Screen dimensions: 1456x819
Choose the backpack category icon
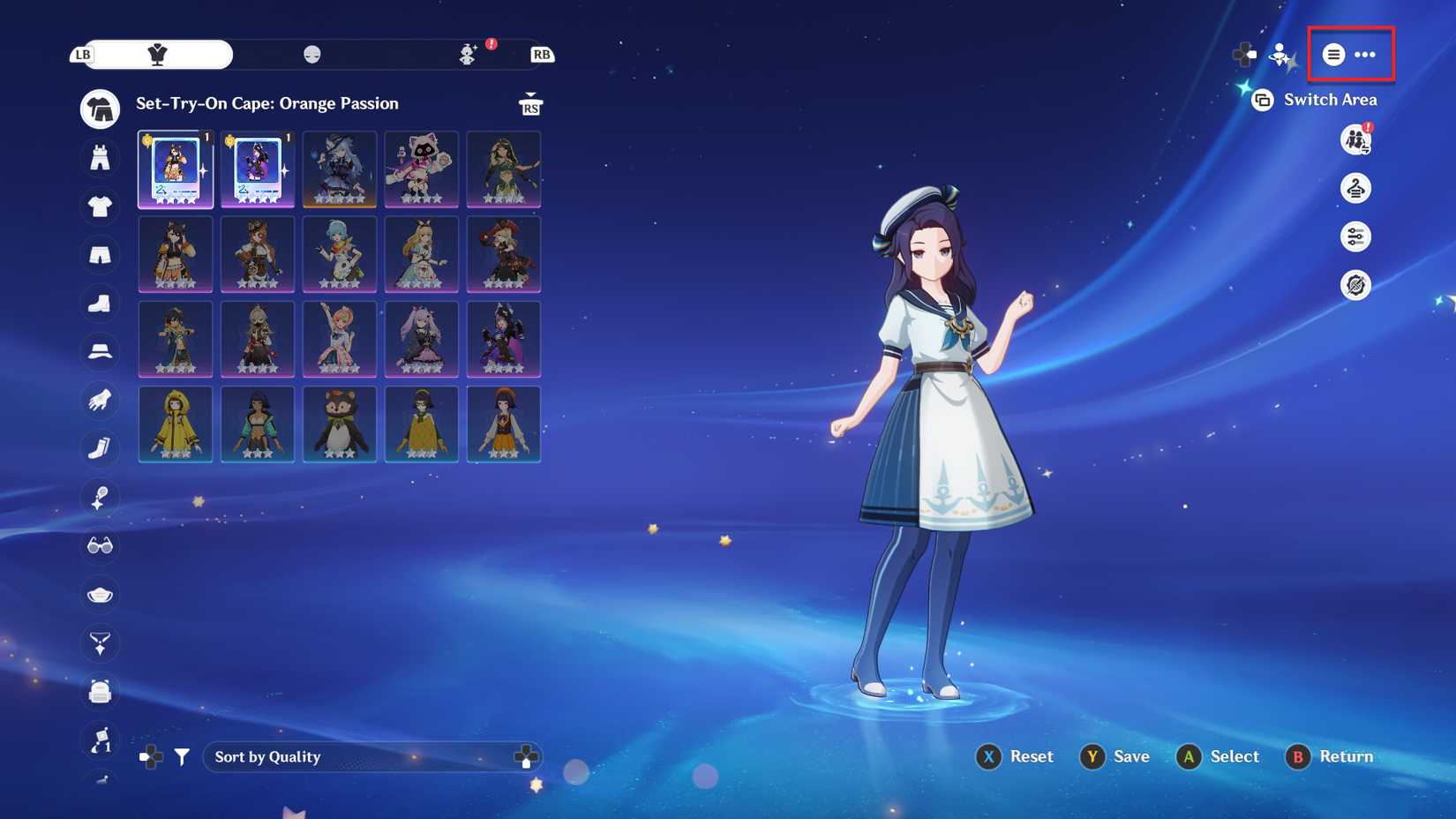pos(101,692)
